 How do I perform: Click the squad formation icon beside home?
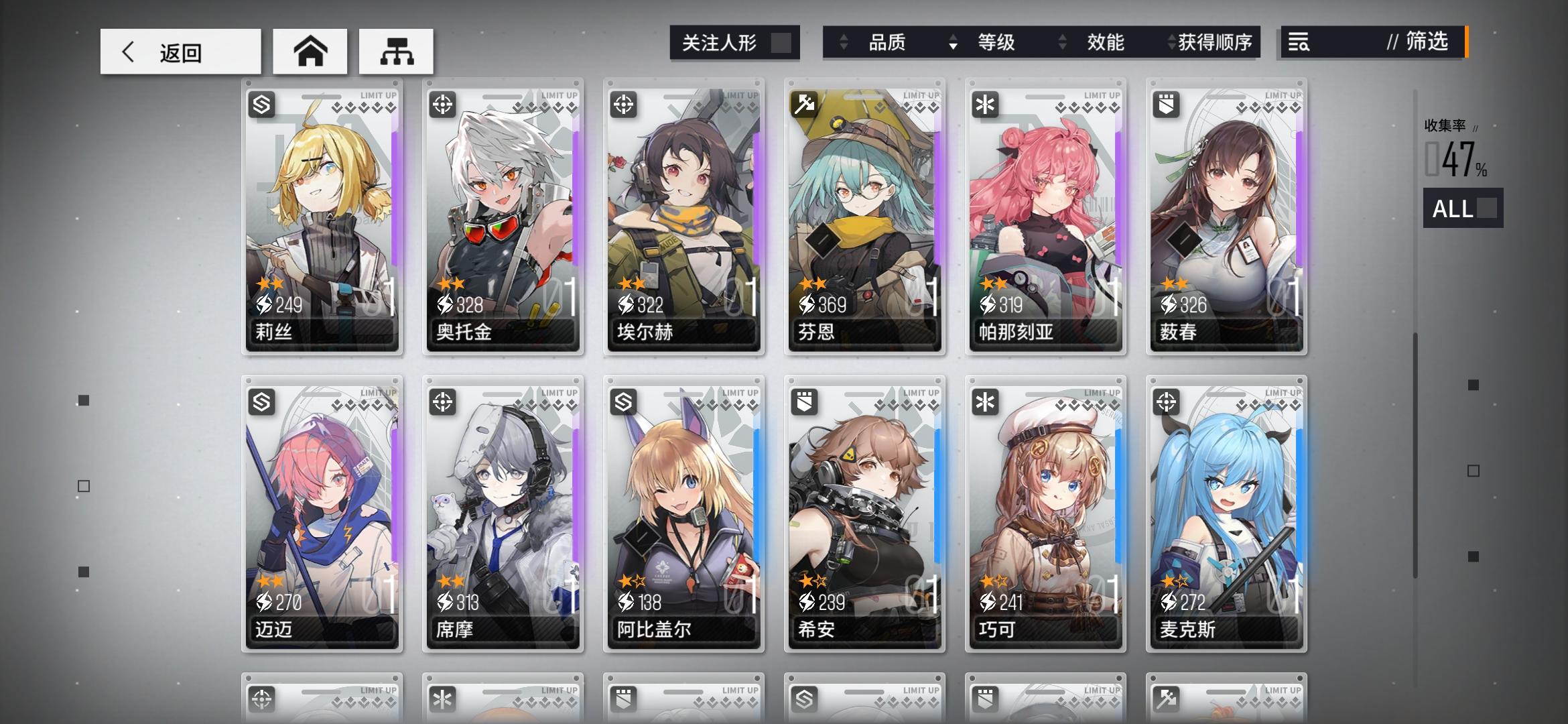(397, 50)
